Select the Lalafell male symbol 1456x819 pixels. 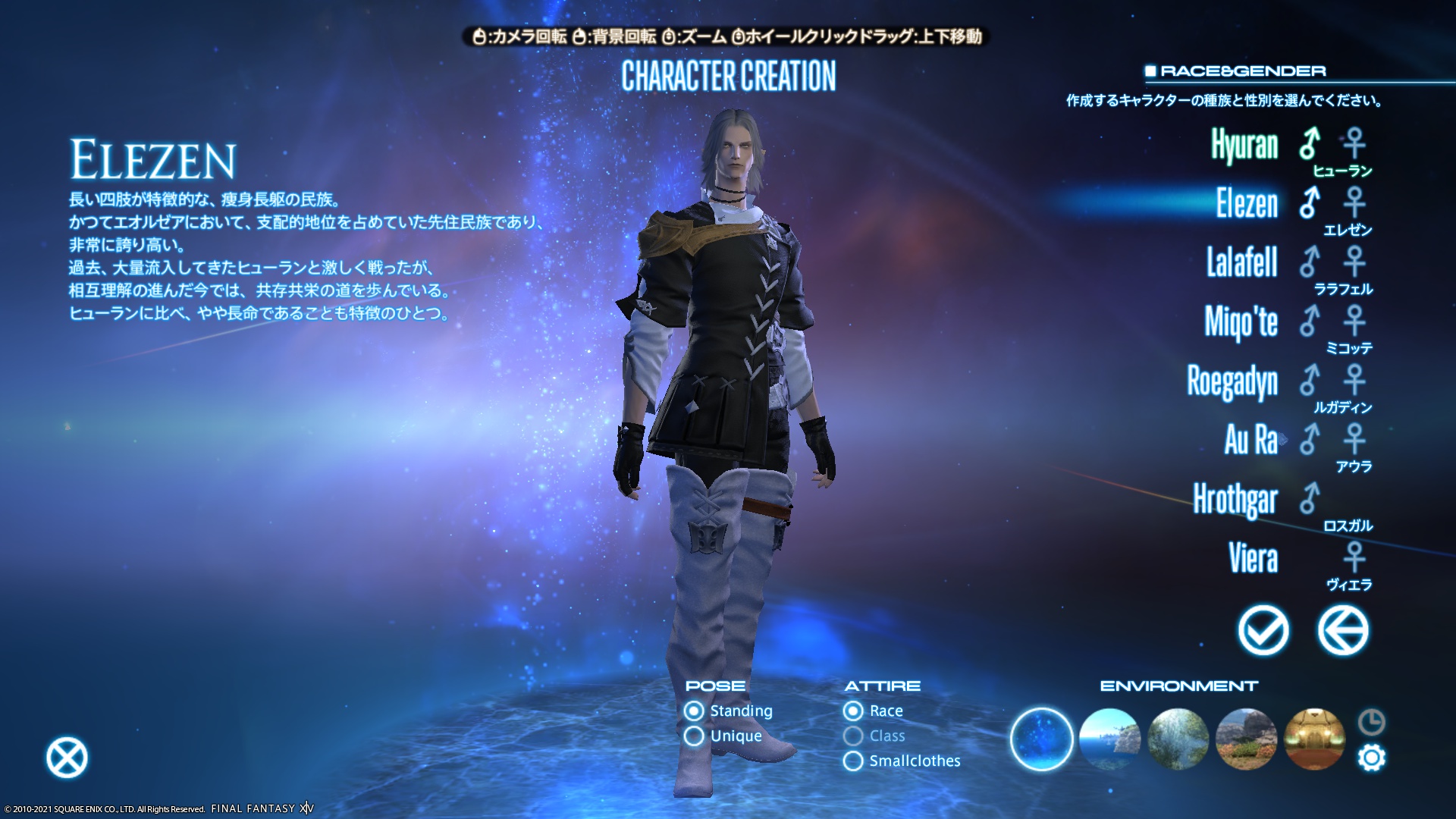click(x=1310, y=262)
